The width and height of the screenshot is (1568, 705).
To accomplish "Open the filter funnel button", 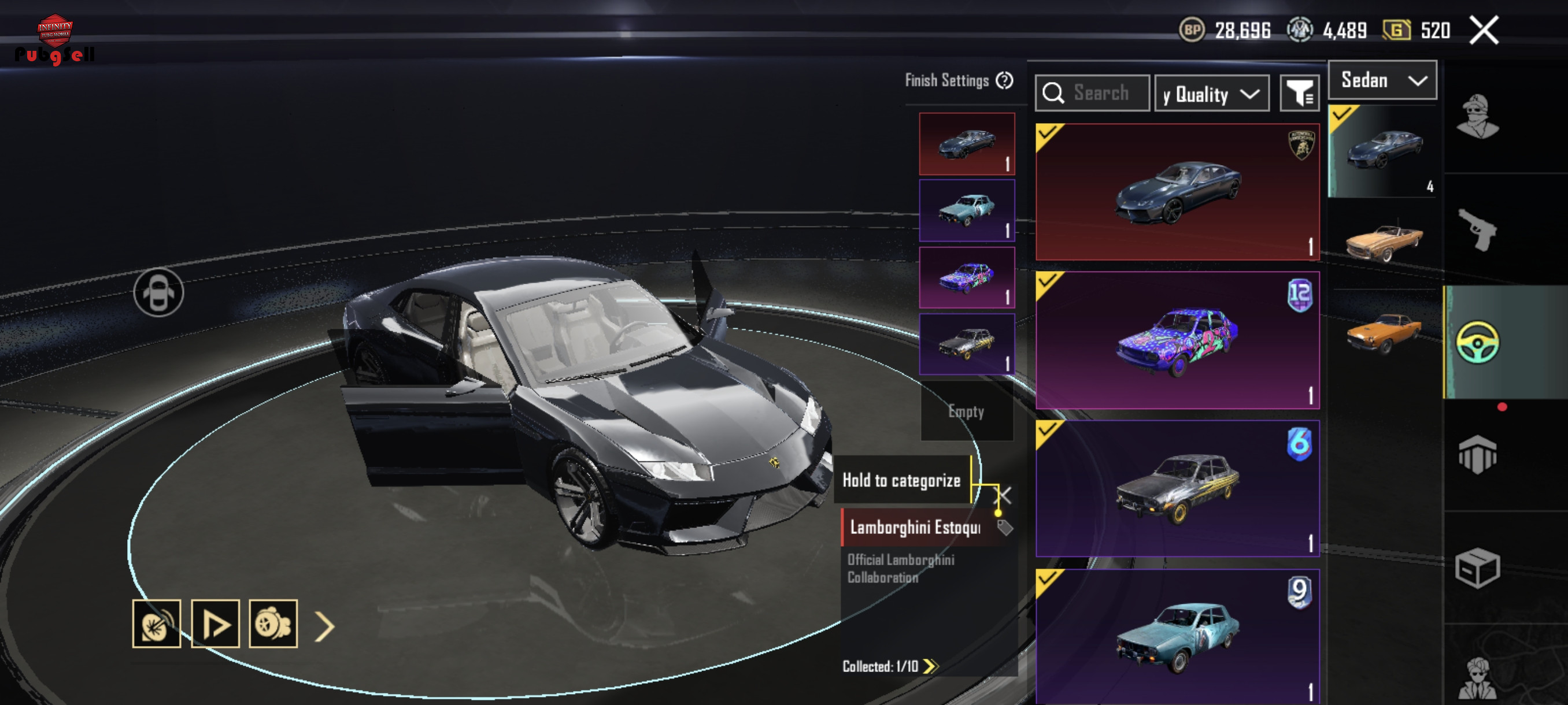I will coord(1299,94).
